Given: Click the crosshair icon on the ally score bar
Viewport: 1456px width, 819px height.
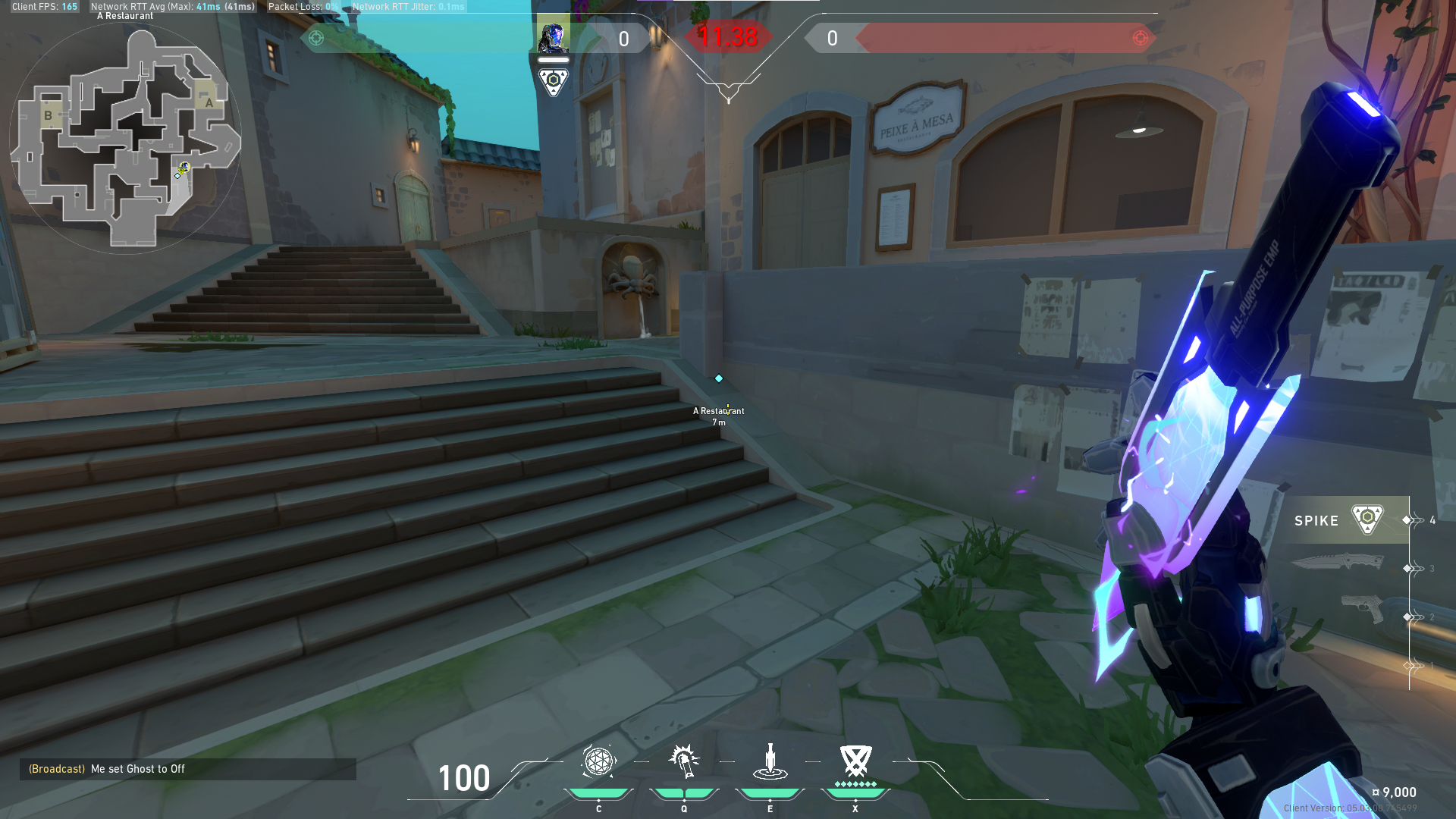Looking at the screenshot, I should (315, 38).
